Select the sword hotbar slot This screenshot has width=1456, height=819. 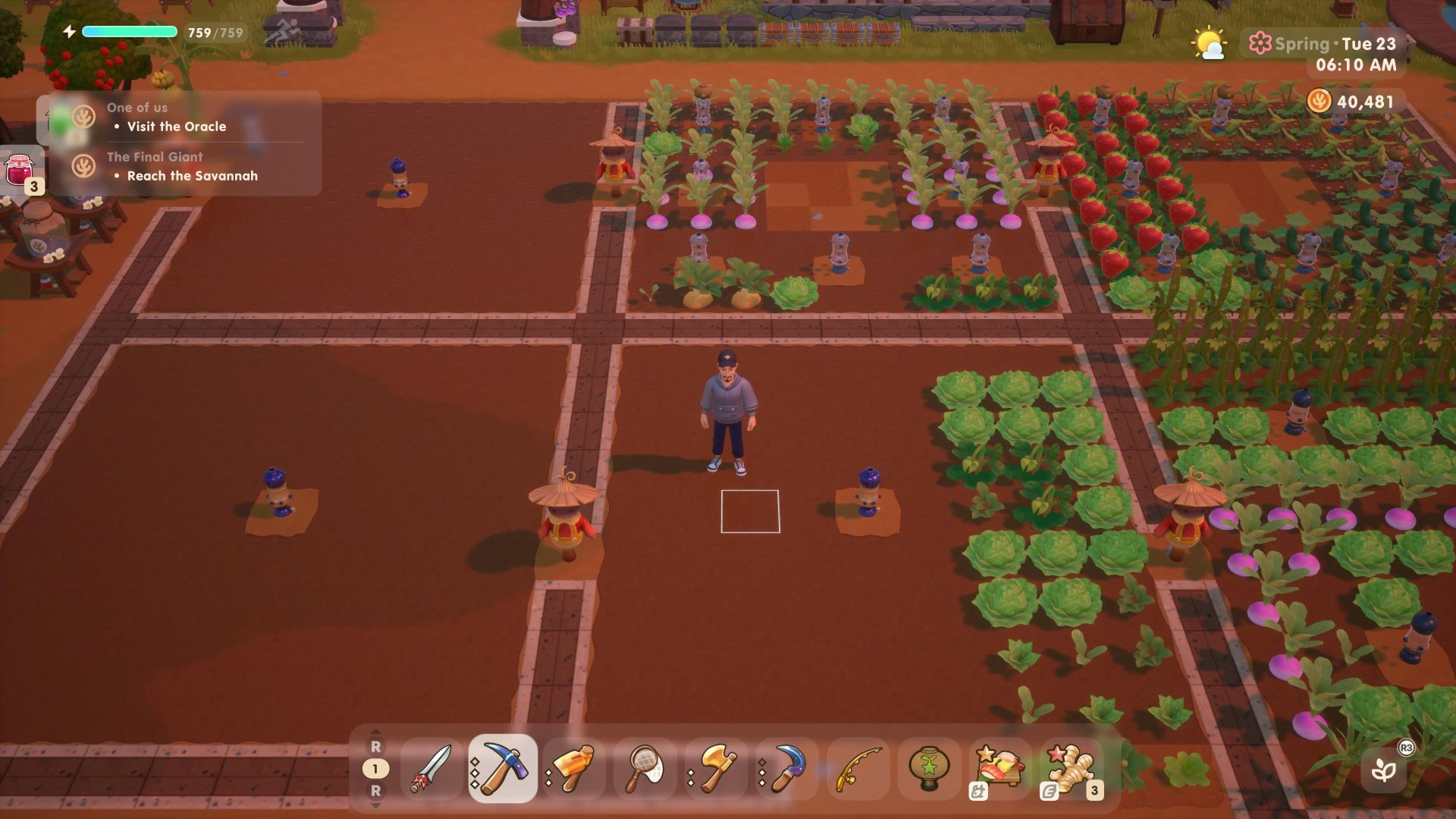(431, 769)
